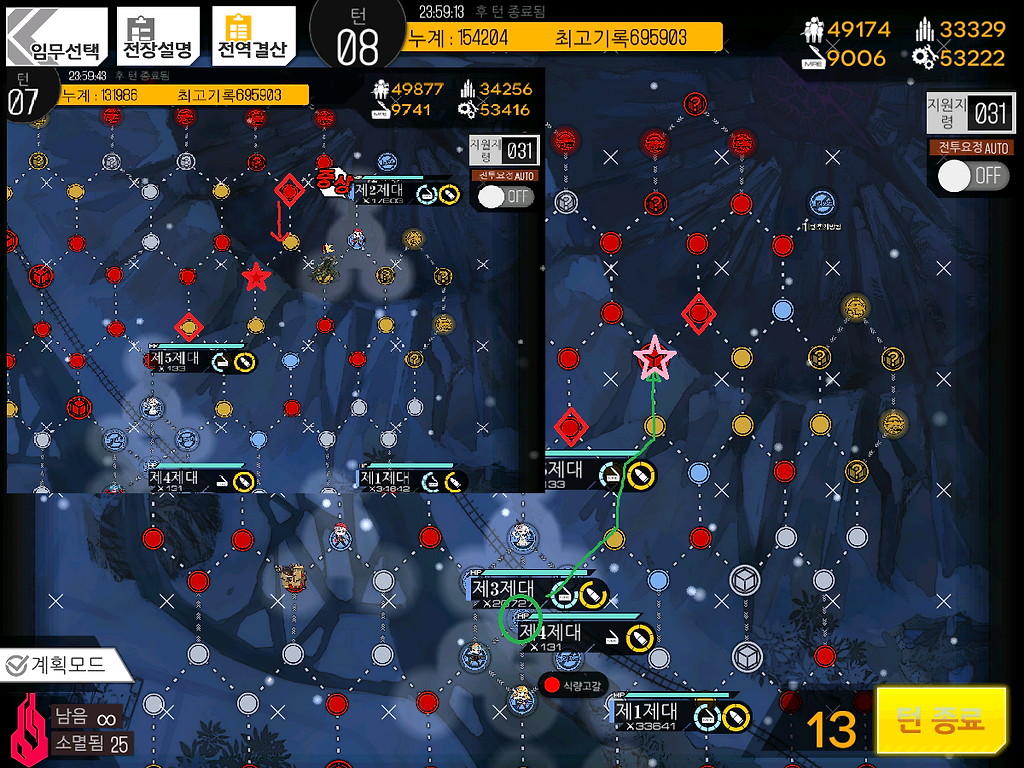Switch the large 전투요정 AUTO toggle on

click(x=973, y=175)
